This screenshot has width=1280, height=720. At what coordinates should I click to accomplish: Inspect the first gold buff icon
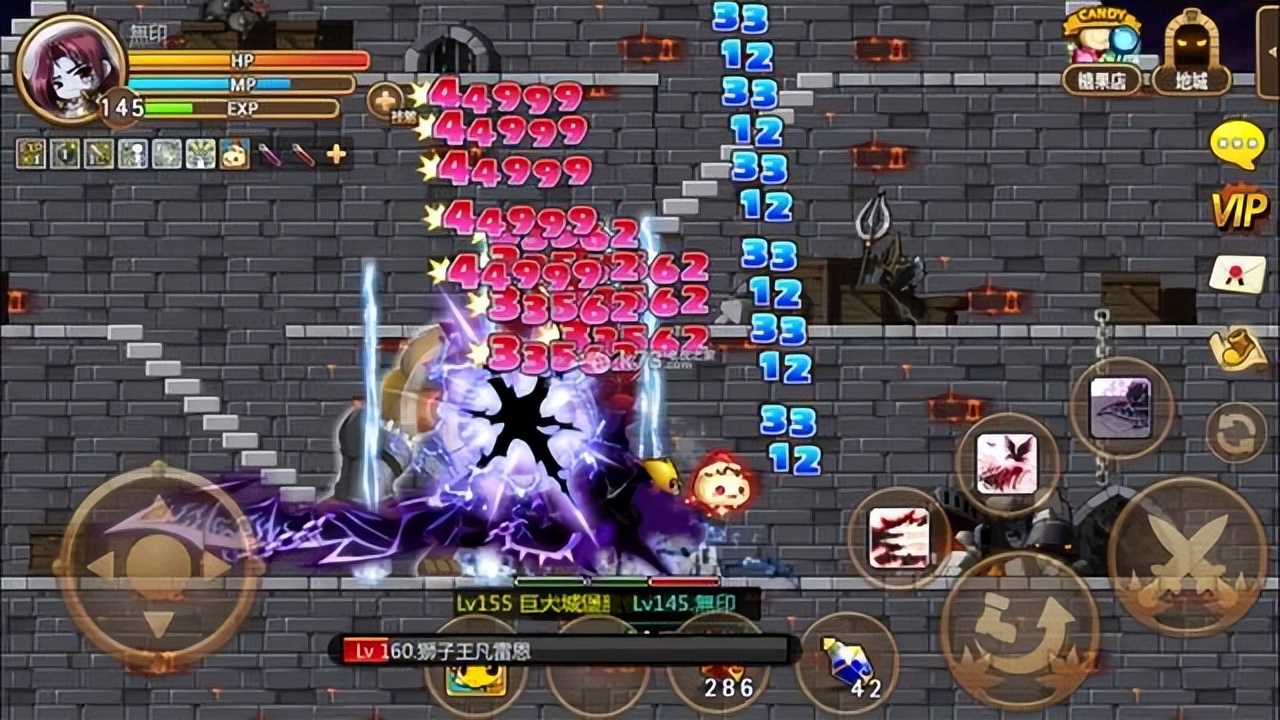pos(31,154)
